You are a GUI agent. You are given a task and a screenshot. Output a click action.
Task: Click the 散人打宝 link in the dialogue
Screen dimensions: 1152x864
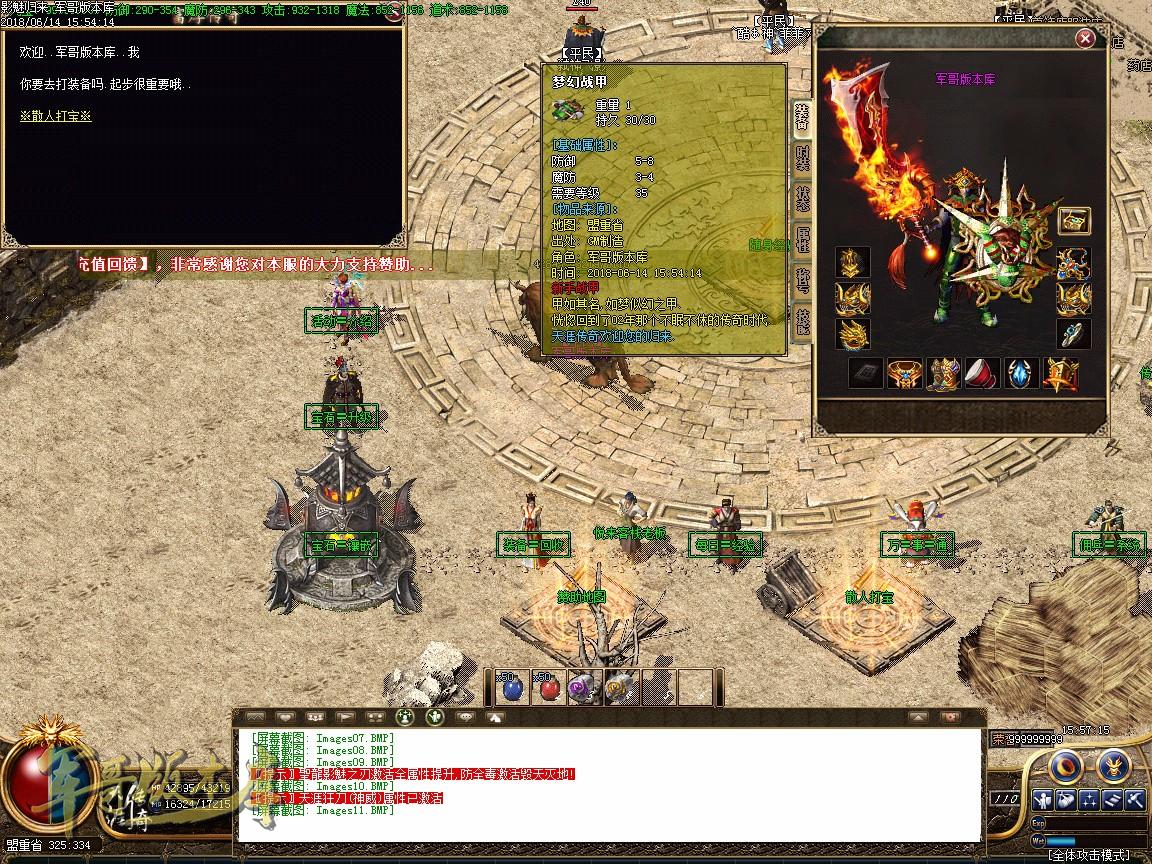click(x=55, y=116)
